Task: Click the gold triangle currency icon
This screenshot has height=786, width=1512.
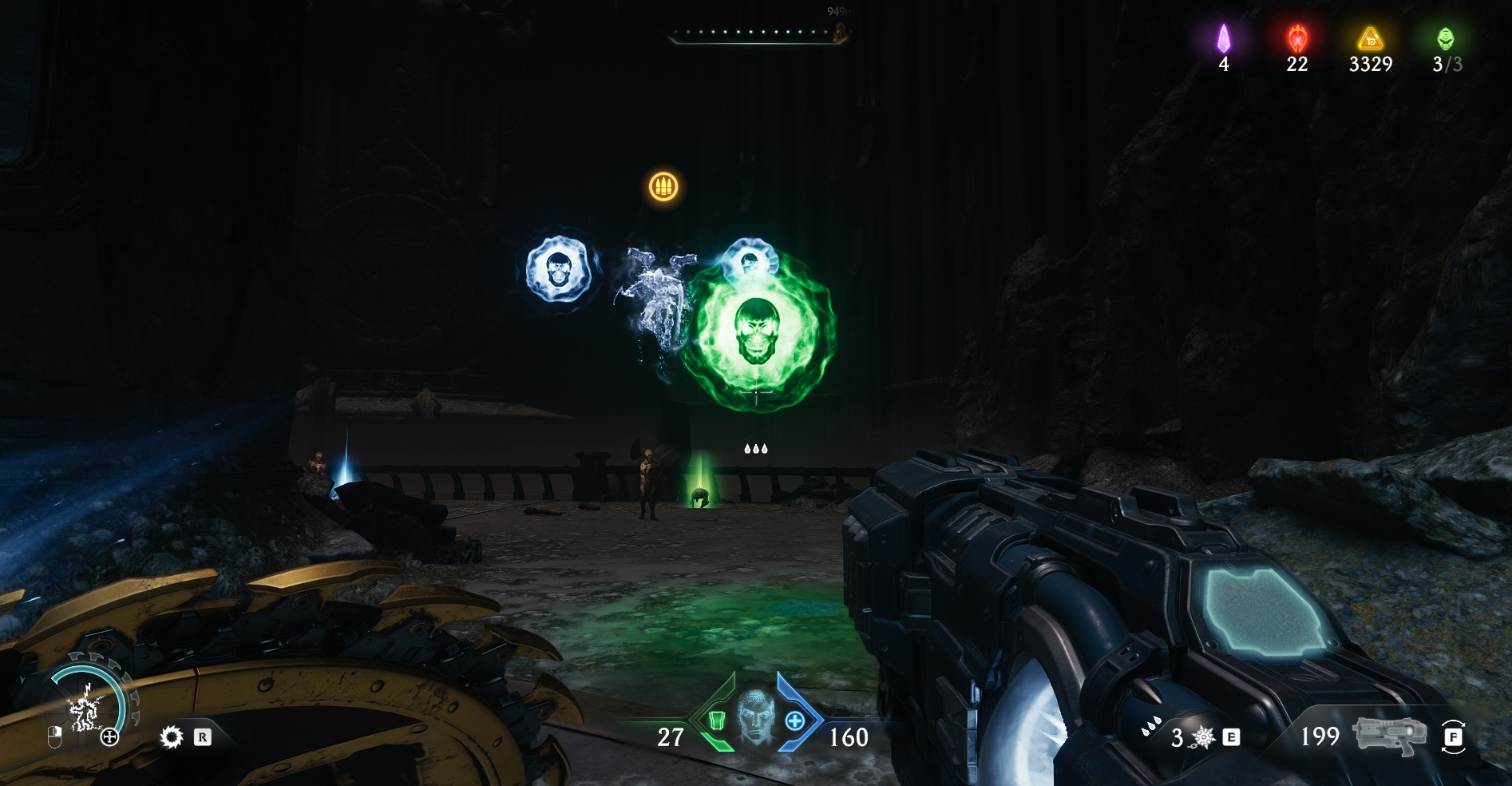Action: click(x=1370, y=38)
